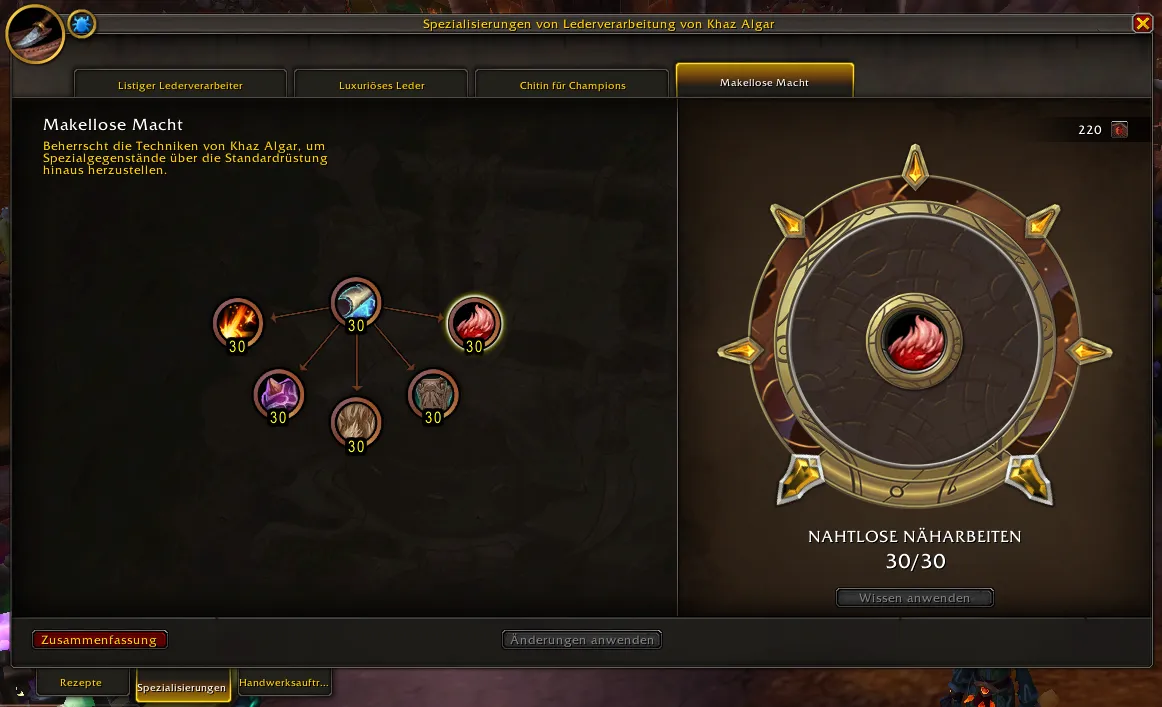Switch to the Rezepte tab
Image resolution: width=1162 pixels, height=707 pixels.
[81, 683]
